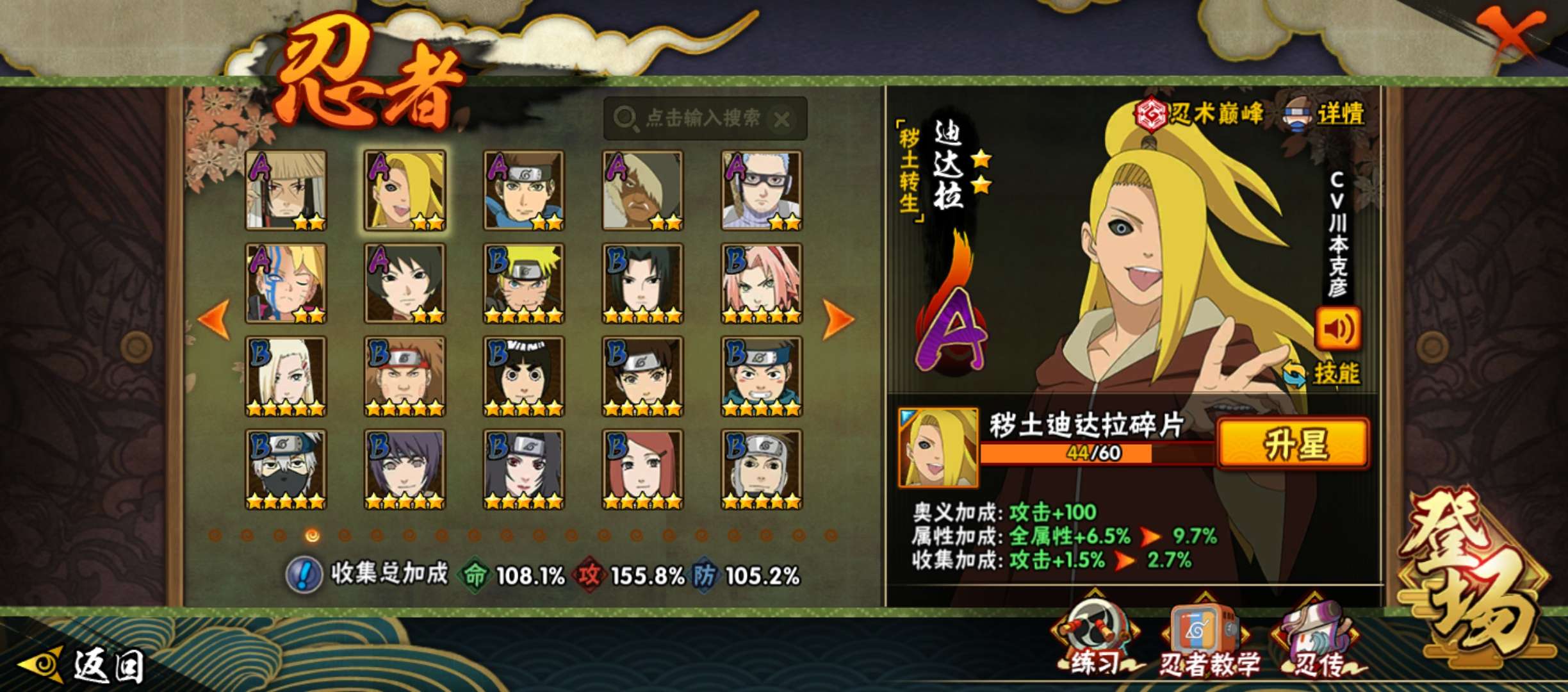Image resolution: width=1568 pixels, height=692 pixels.
Task: Play the character voice sample
Action: (1338, 329)
